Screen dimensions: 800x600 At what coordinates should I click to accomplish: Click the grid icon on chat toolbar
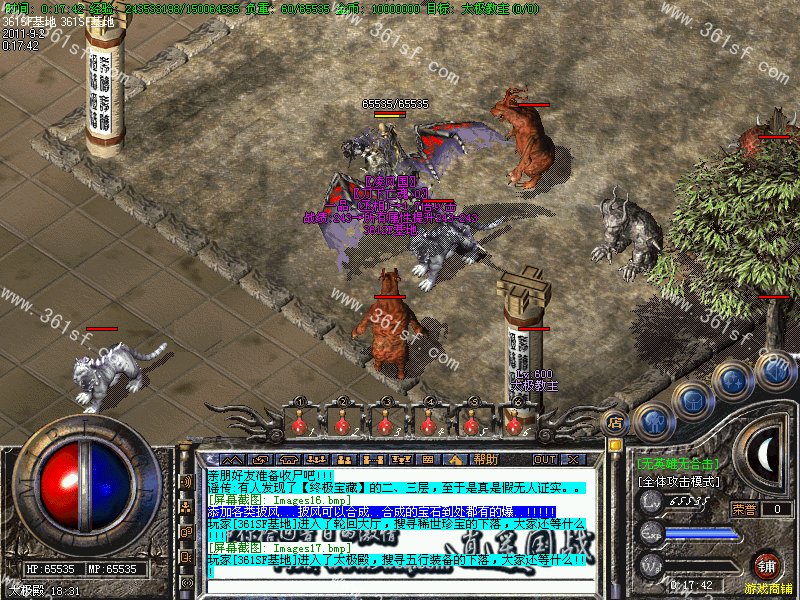[x=428, y=459]
